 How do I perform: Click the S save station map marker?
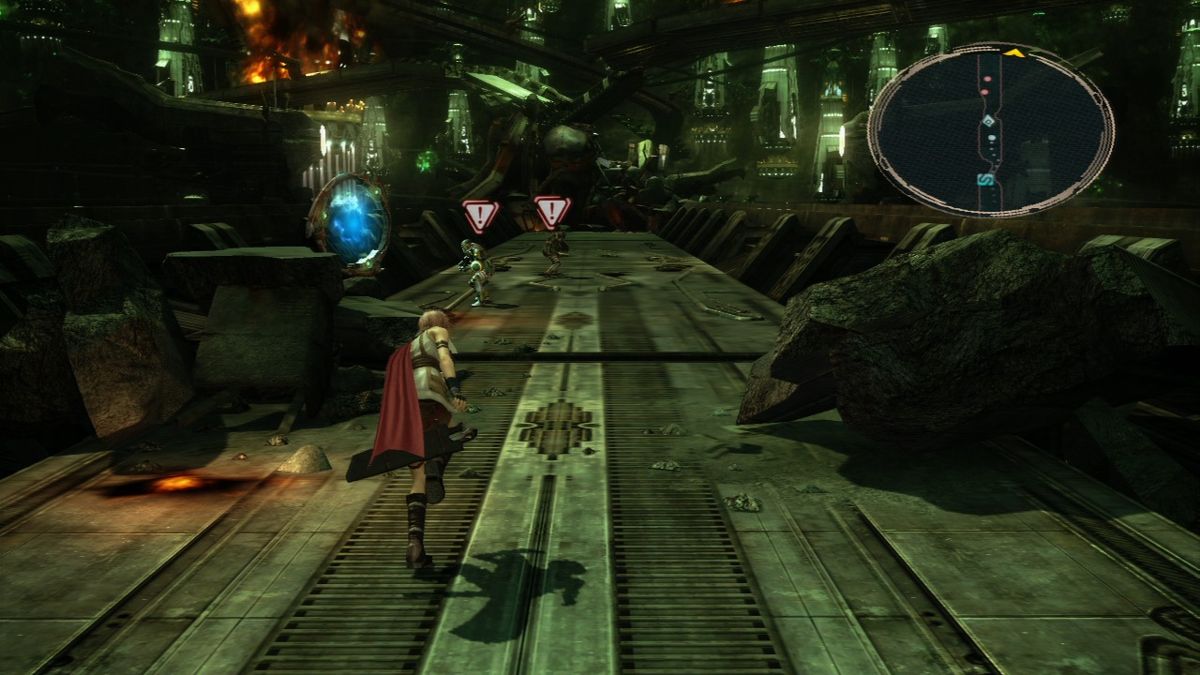click(x=985, y=179)
